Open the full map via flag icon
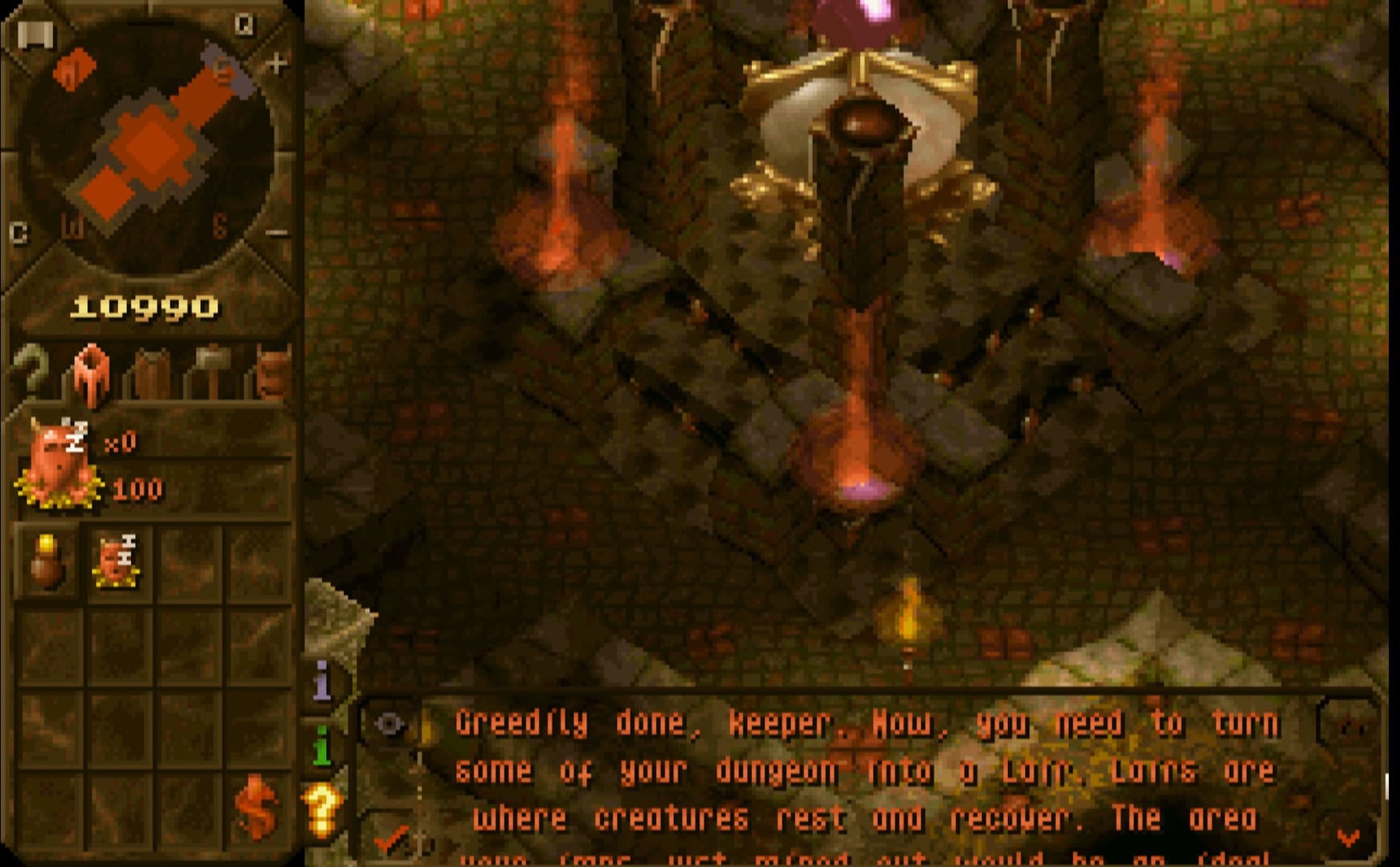This screenshot has height=867, width=1400. point(35,35)
